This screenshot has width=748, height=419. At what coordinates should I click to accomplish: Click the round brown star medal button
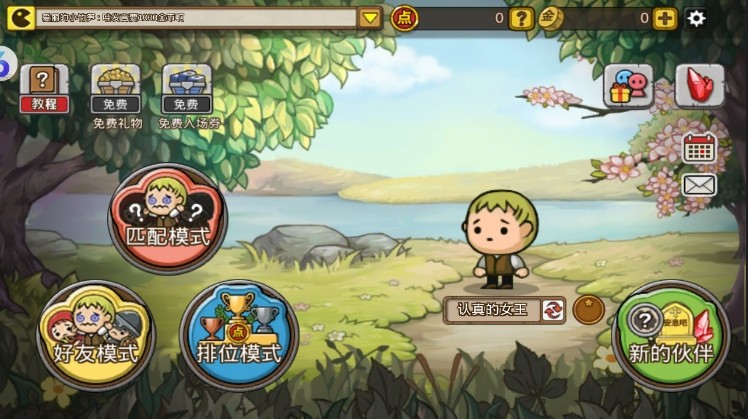point(588,310)
